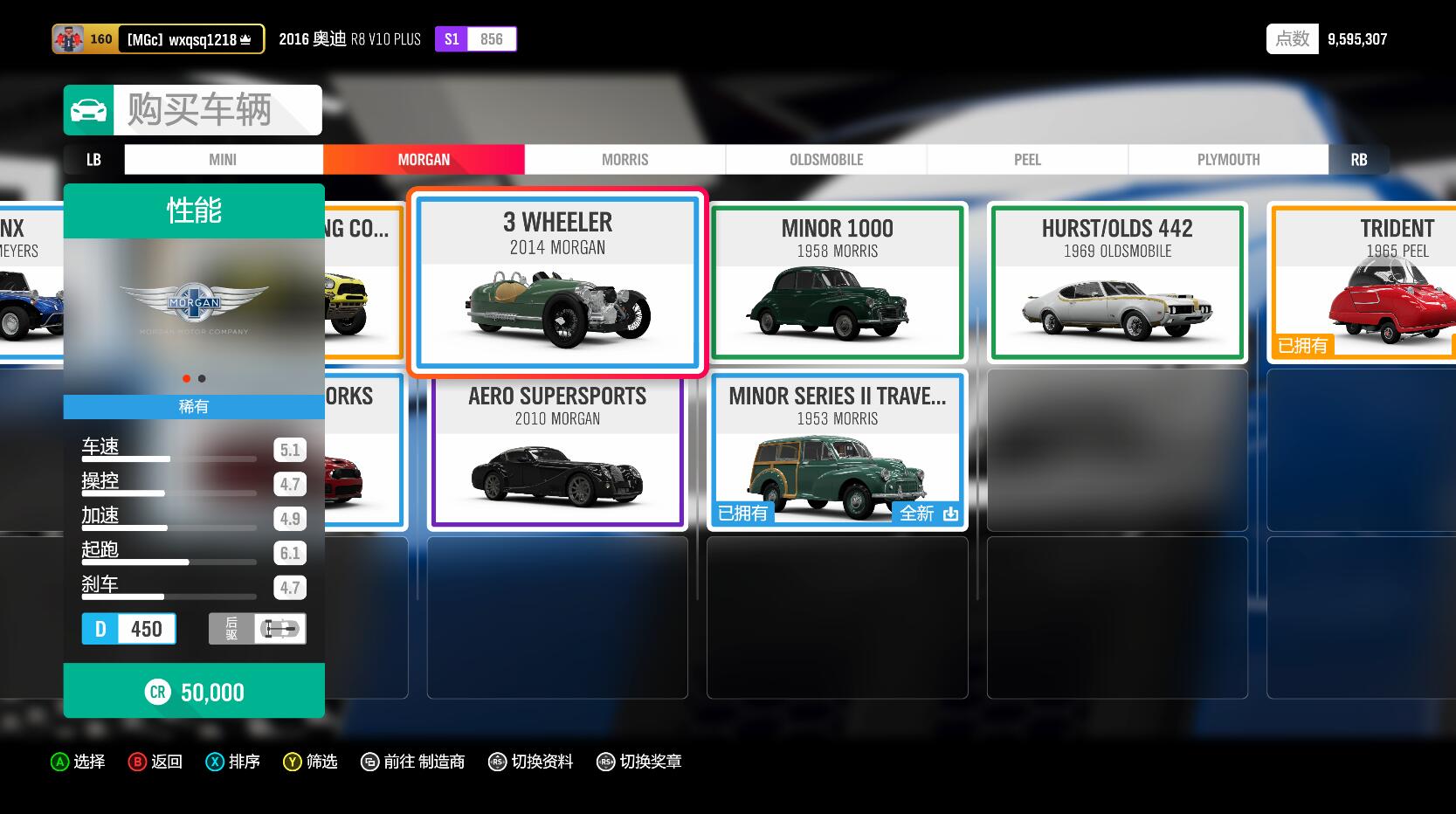Pick the 1969 Hurst/Olds 442 car
The width and height of the screenshot is (1456, 814).
(x=1117, y=282)
